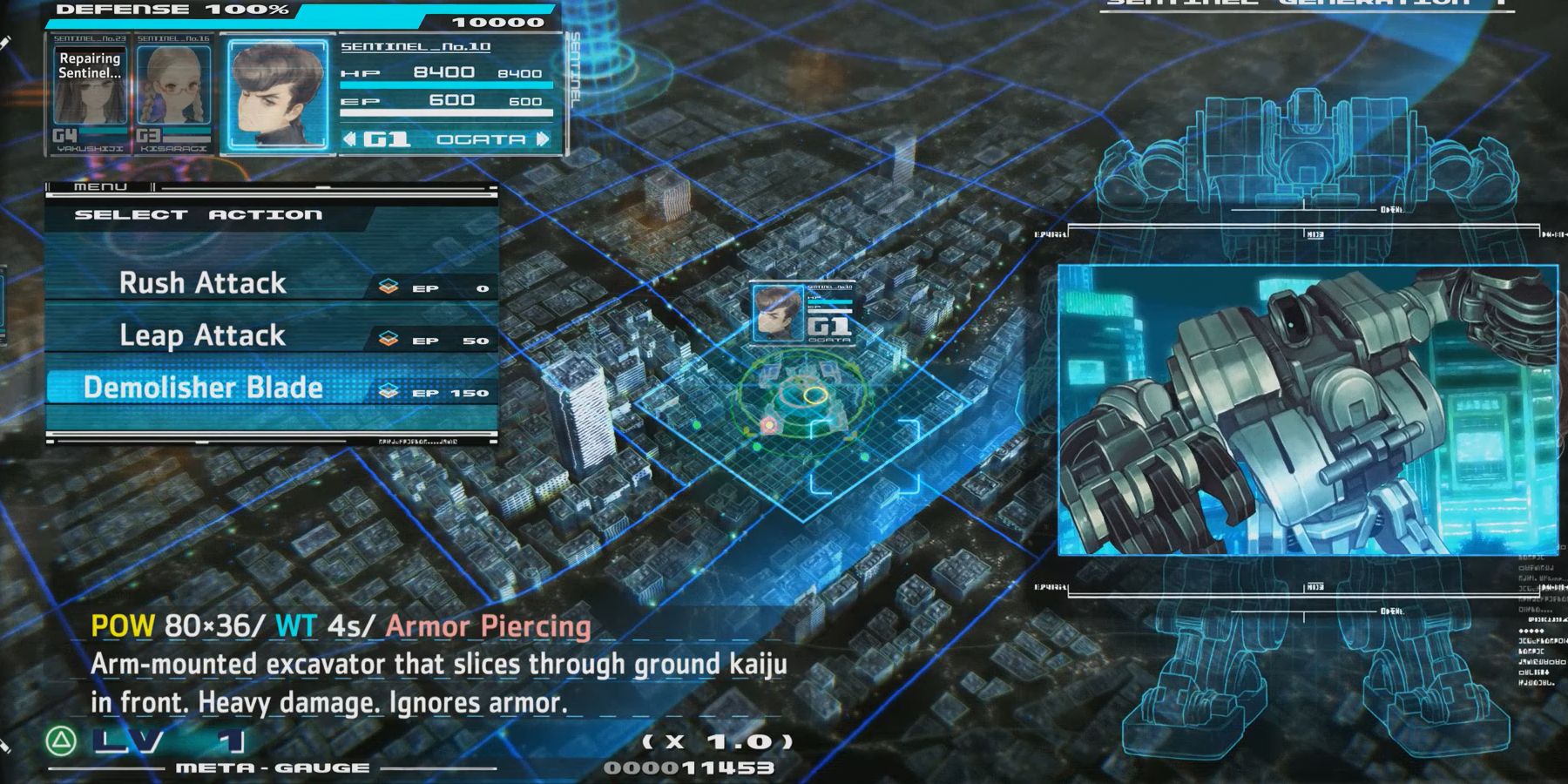The width and height of the screenshot is (1568, 784).
Task: Select the Leap Attack command
Action: pos(202,335)
